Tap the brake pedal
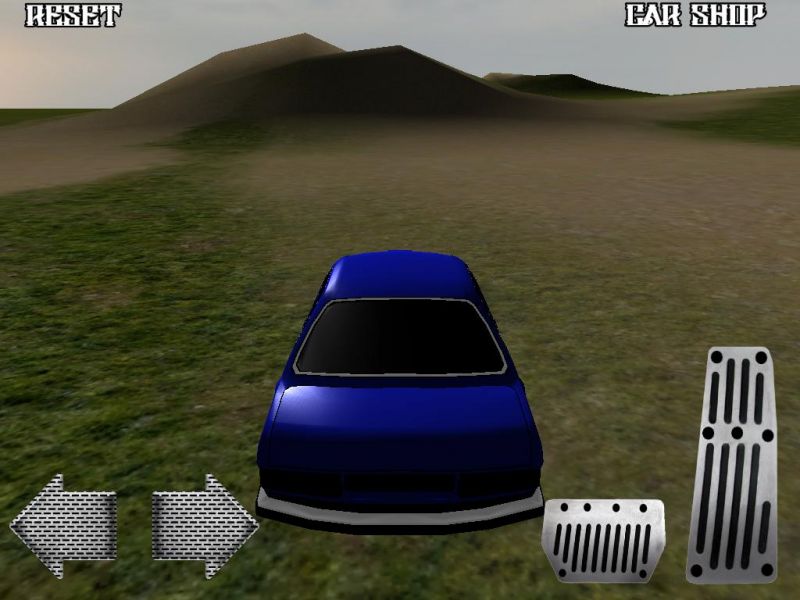Screen dimensions: 800x600 (603, 540)
